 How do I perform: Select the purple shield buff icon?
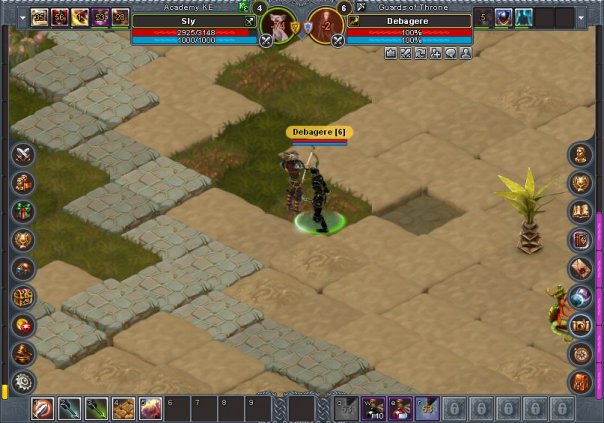(x=503, y=17)
